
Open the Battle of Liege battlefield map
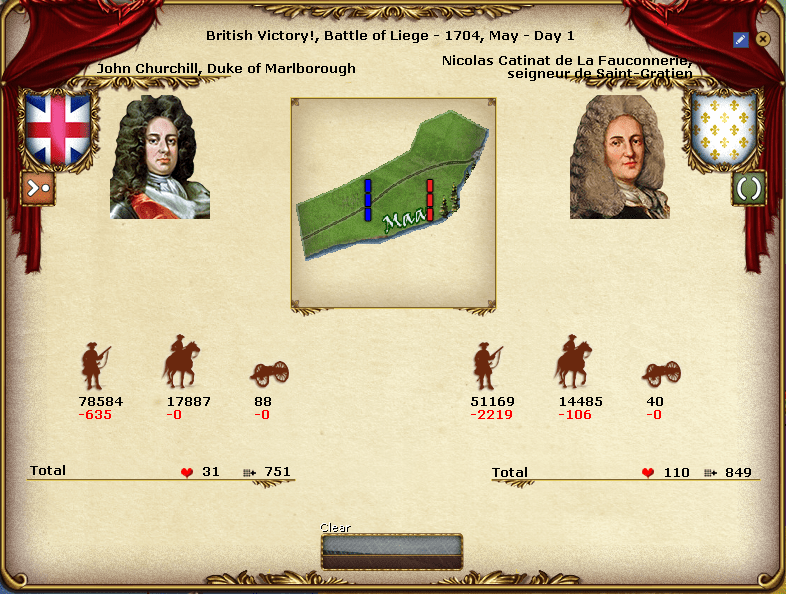393,203
